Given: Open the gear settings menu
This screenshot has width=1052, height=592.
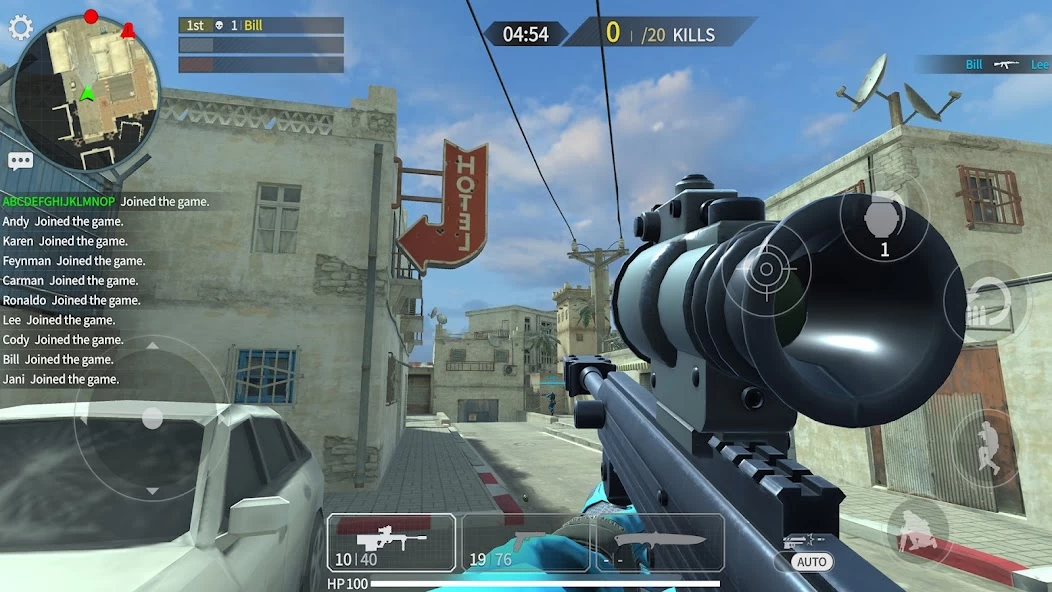Looking at the screenshot, I should point(21,27).
